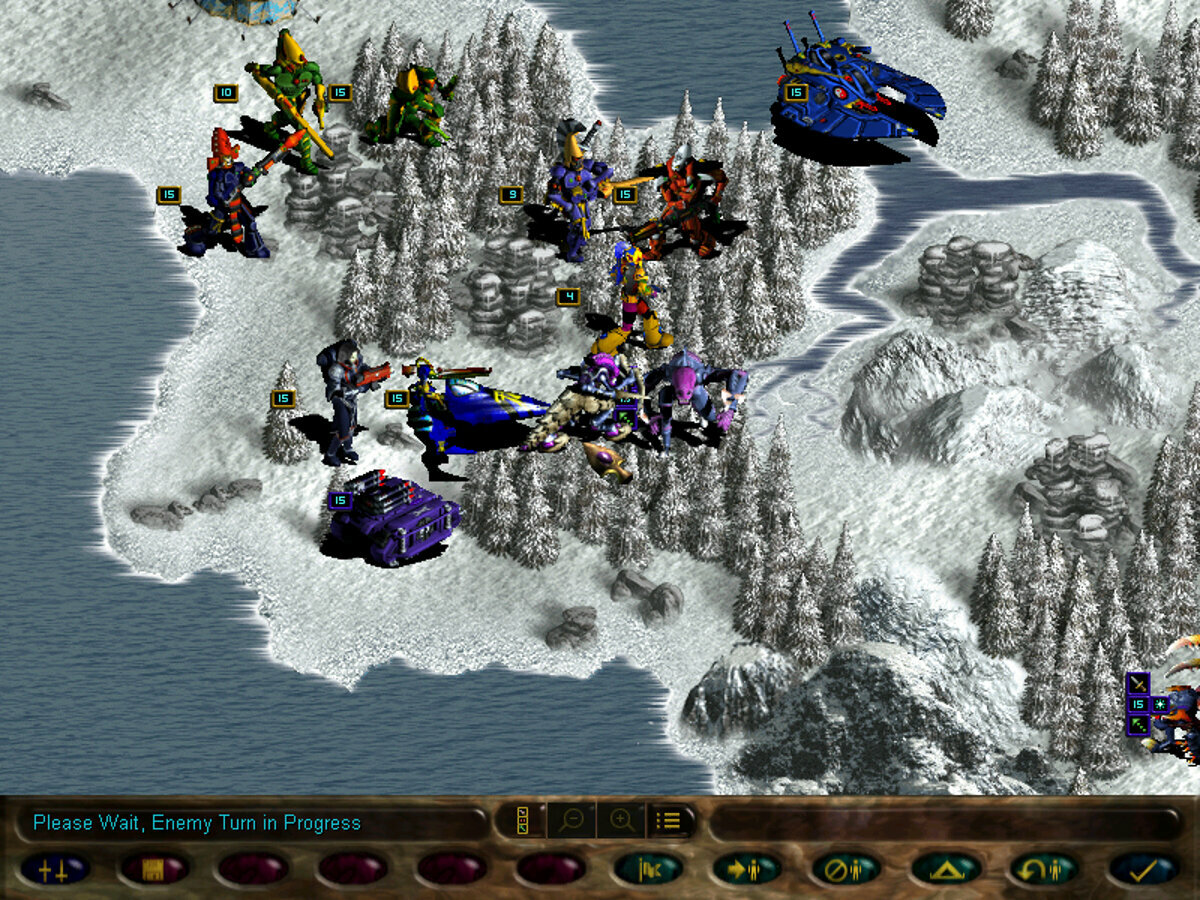This screenshot has height=900, width=1200.
Task: Toggle the small checklist options icon
Action: click(x=522, y=821)
